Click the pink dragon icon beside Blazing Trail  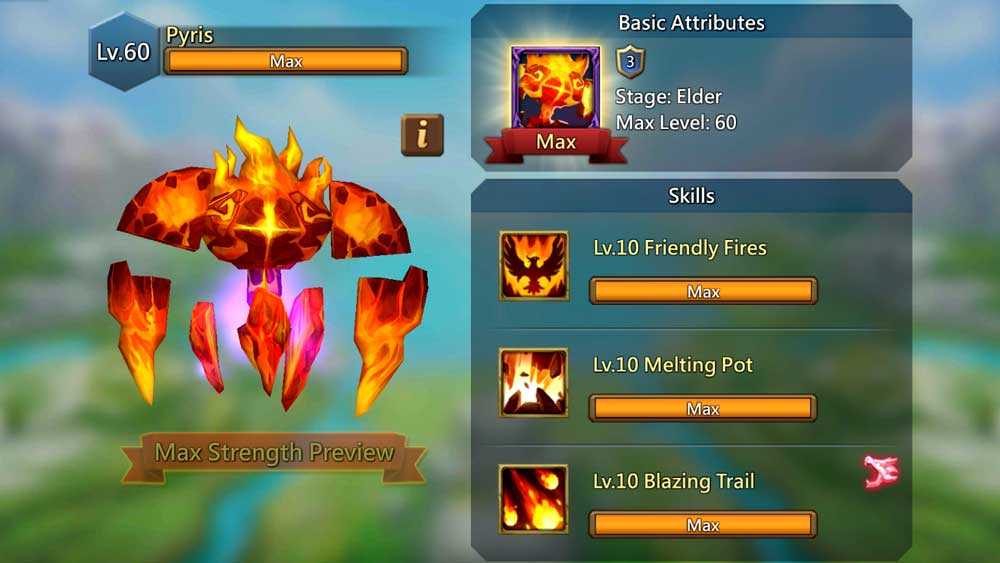tap(881, 471)
